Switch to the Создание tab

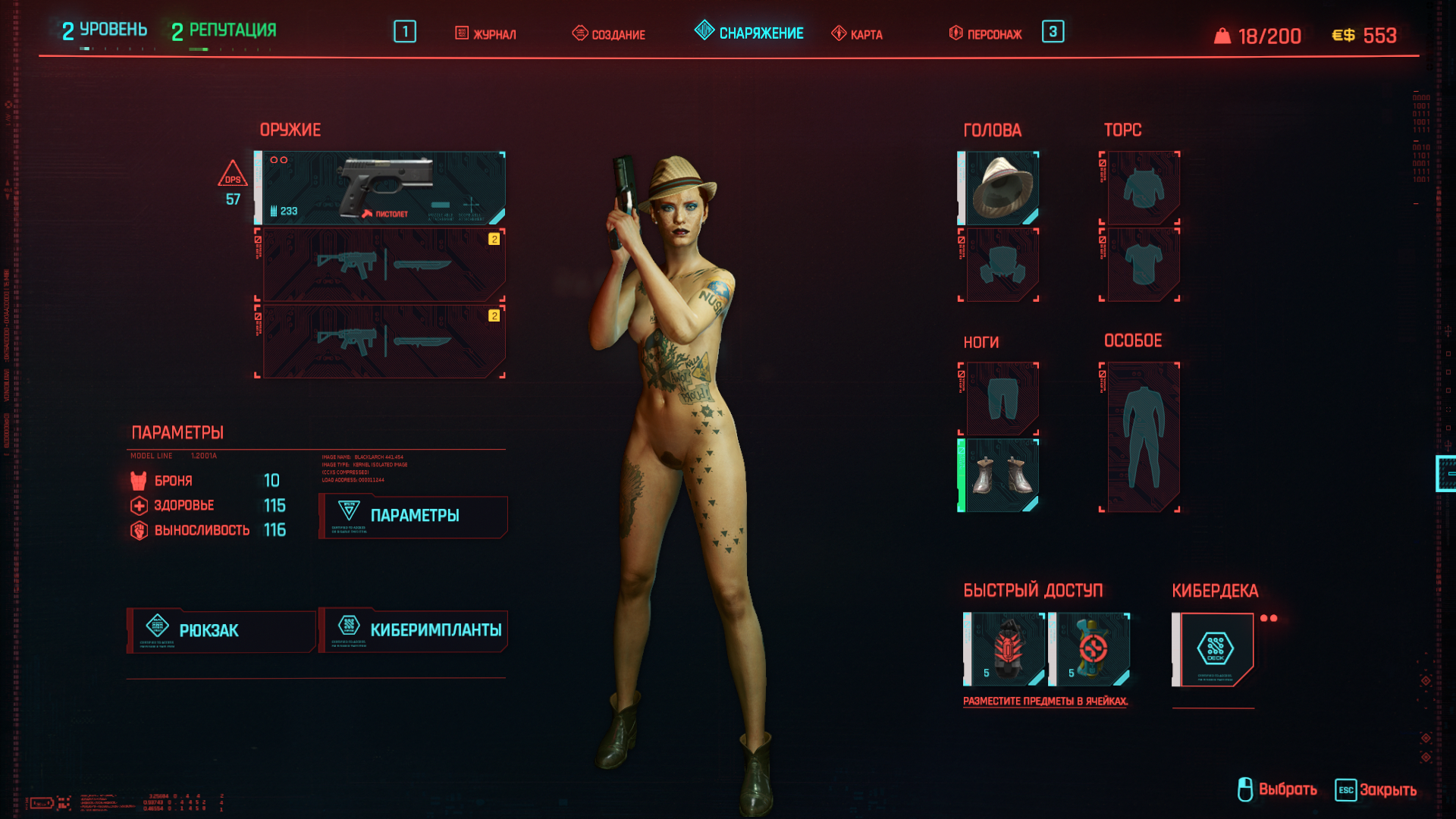609,34
